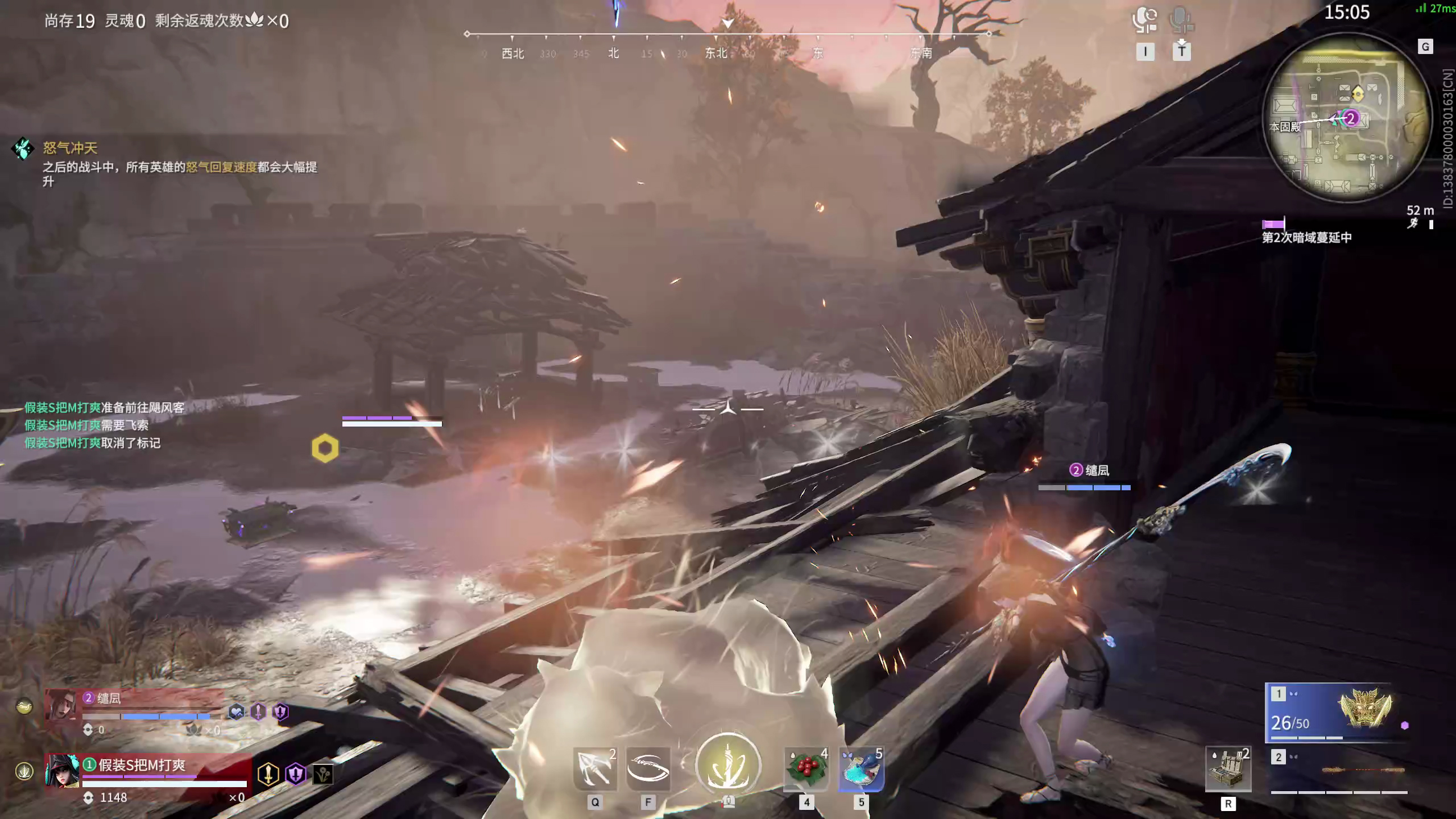The height and width of the screenshot is (819, 1456).
Task: Inspect the gold sword buff icon
Action: pyautogui.click(x=268, y=773)
